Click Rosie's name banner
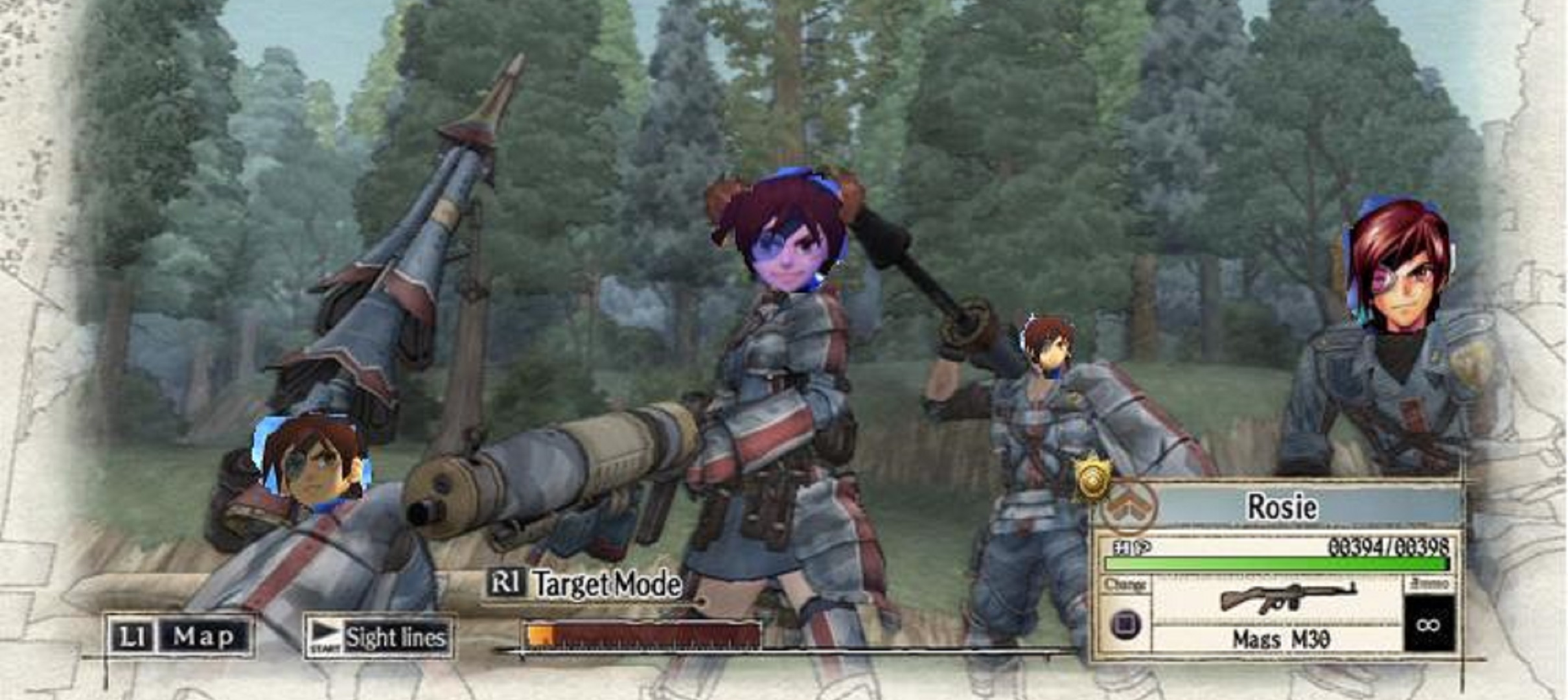 tap(1283, 507)
